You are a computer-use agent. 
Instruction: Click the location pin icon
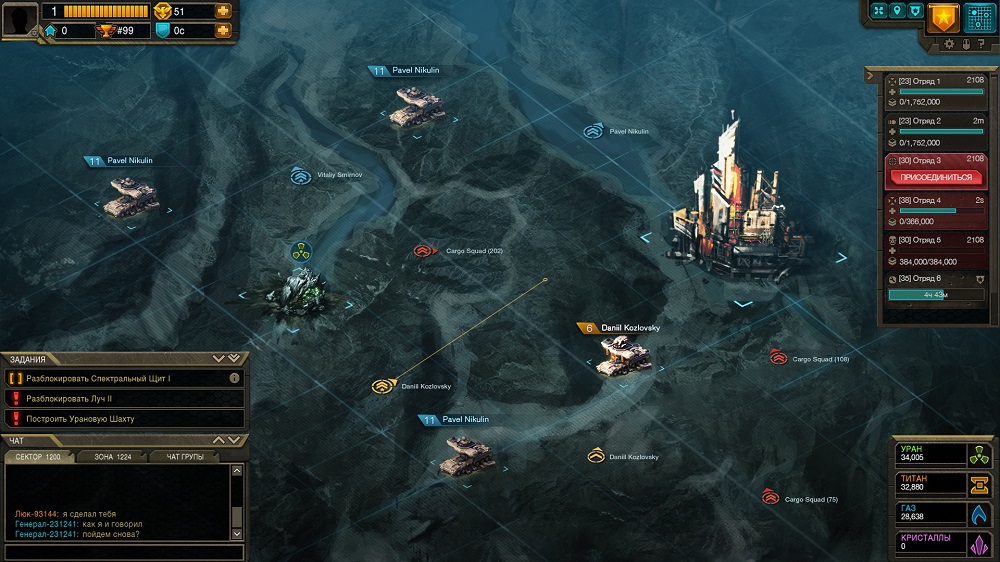point(897,11)
